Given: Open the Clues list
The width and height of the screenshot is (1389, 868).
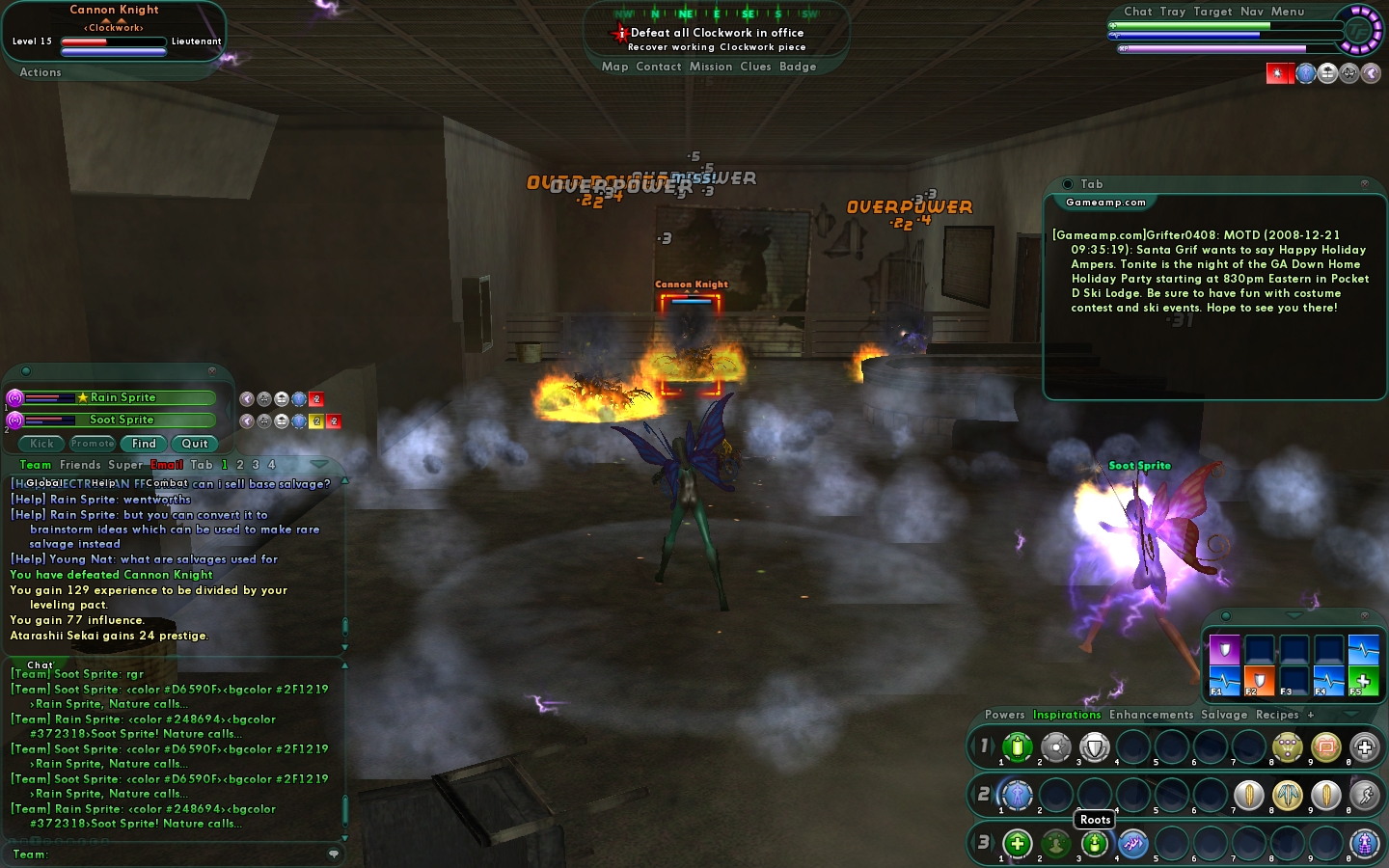Looking at the screenshot, I should pos(755,67).
